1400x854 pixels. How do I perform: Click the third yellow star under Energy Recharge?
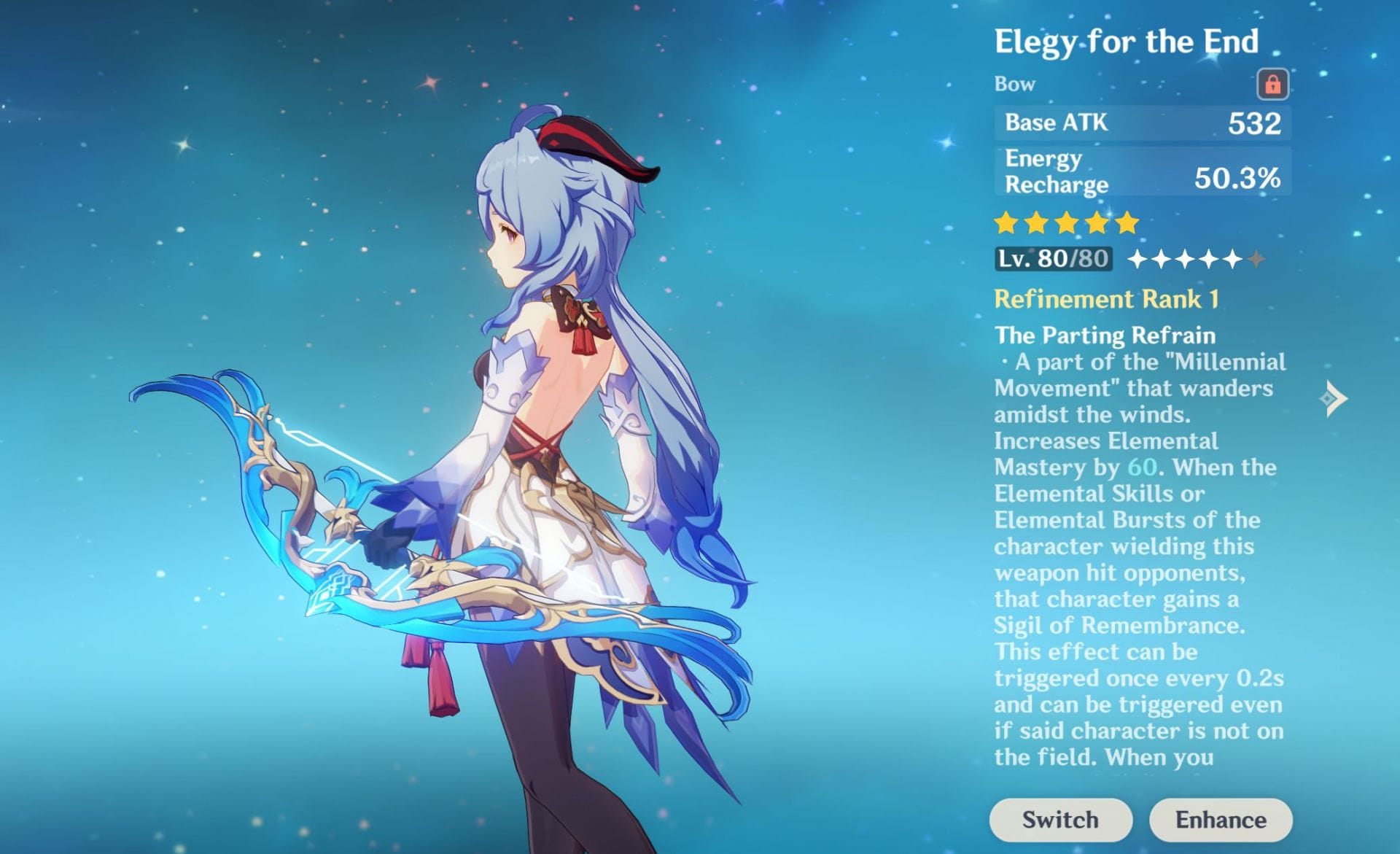[x=1067, y=223]
